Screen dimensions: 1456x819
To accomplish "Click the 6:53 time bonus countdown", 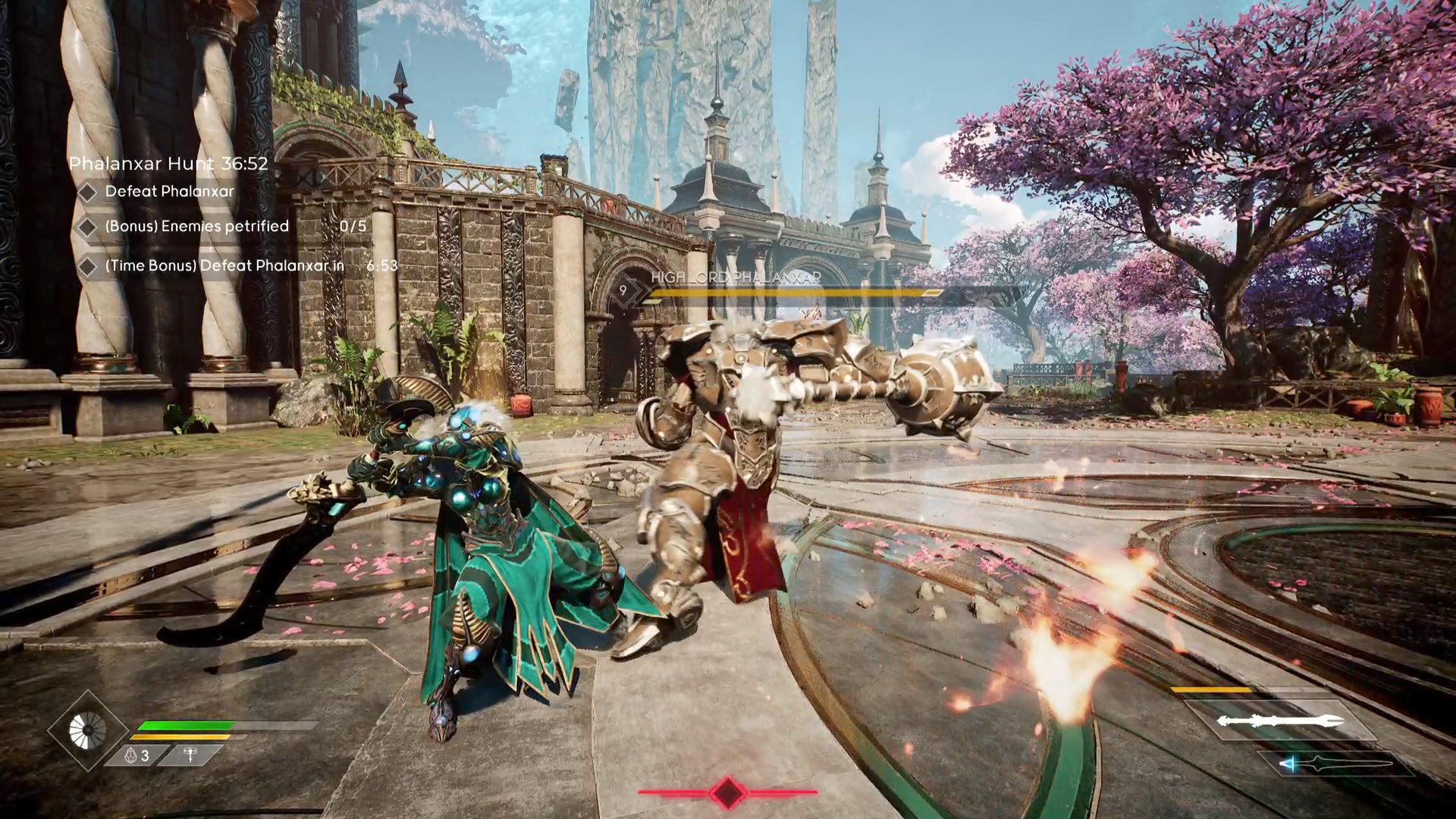I will click(382, 266).
